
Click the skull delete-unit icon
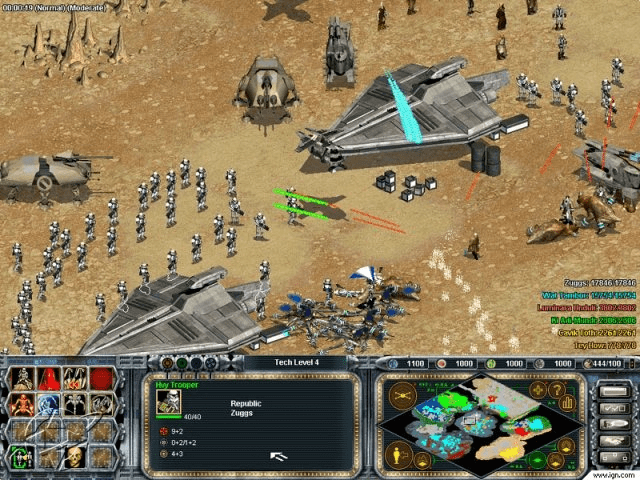coord(74,458)
